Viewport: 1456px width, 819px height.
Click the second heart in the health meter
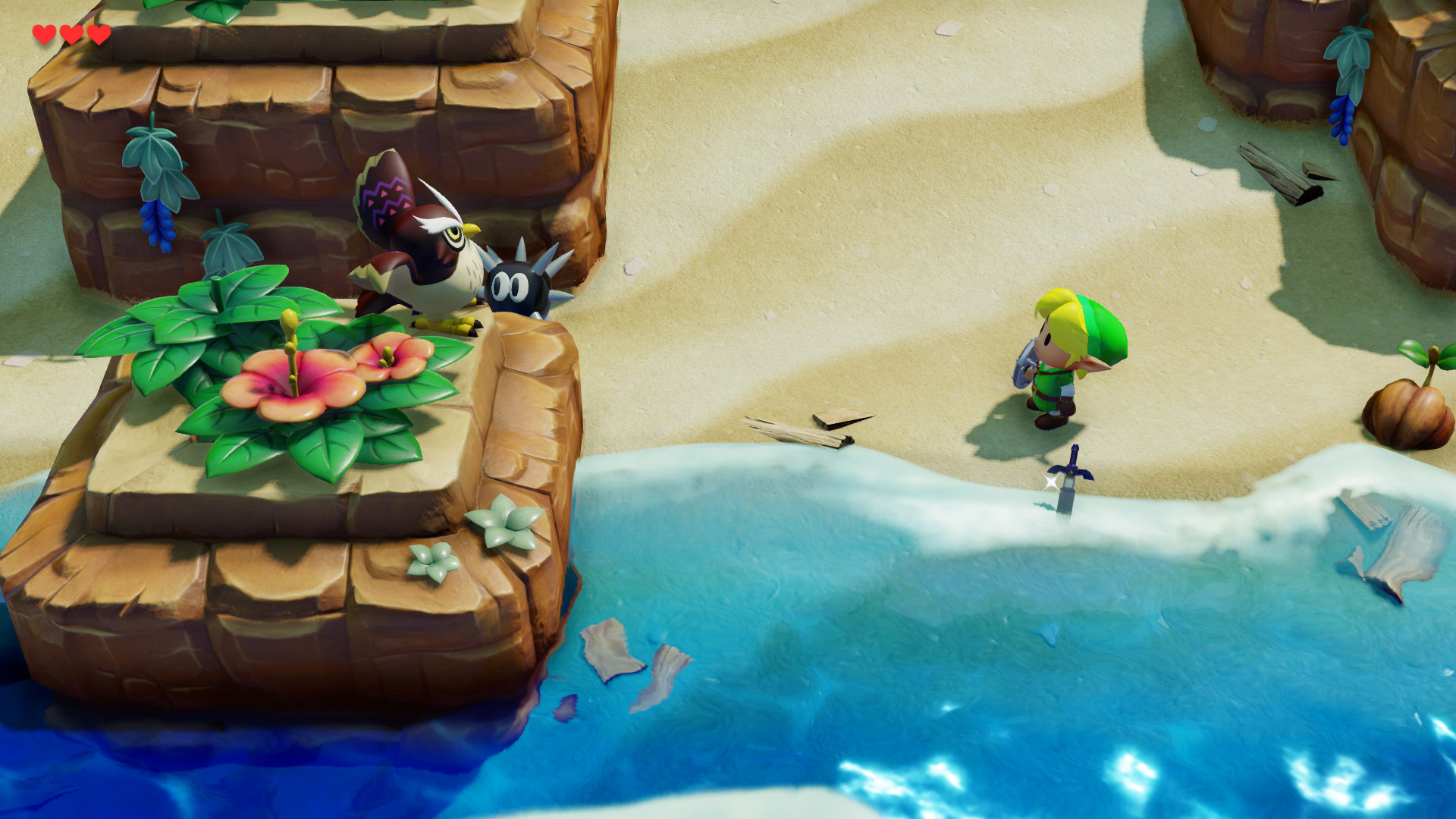(x=70, y=33)
